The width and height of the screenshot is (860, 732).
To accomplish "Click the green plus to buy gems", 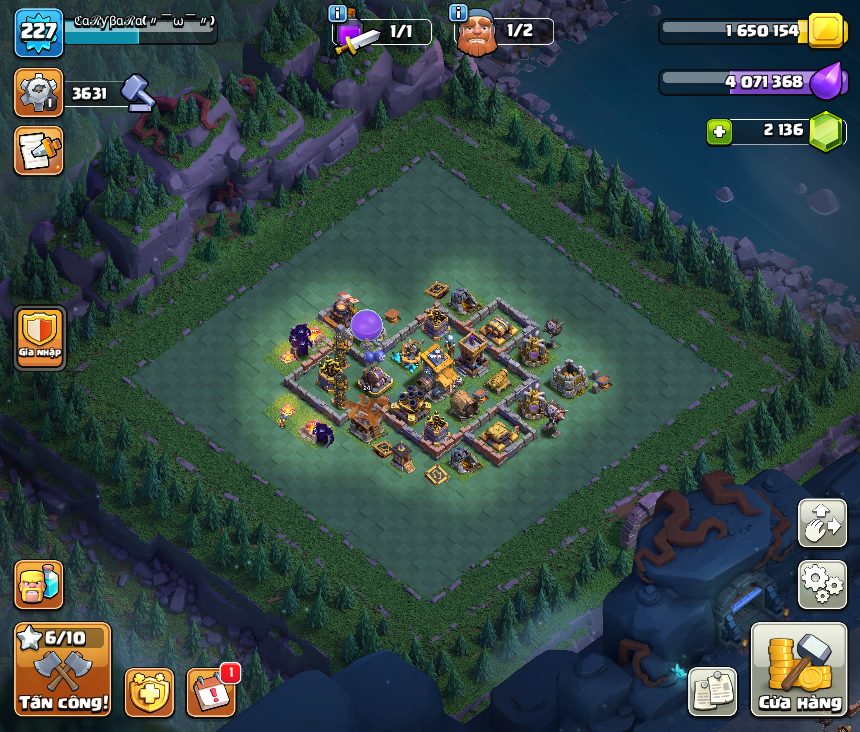I will click(x=718, y=131).
